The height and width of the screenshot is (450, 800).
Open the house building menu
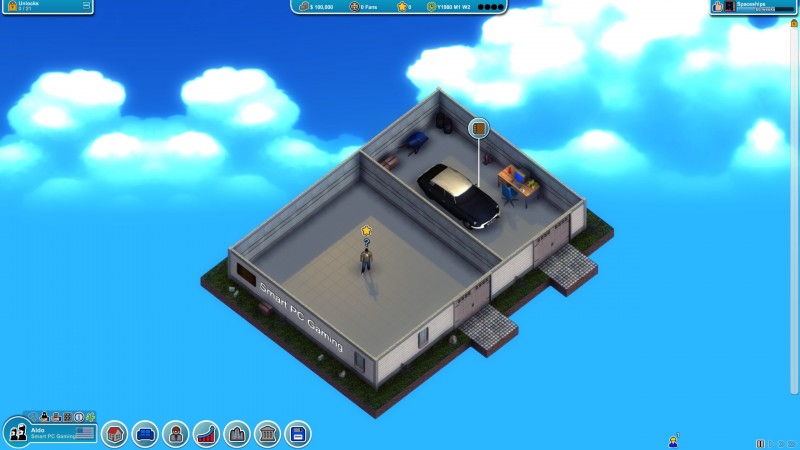(115, 434)
